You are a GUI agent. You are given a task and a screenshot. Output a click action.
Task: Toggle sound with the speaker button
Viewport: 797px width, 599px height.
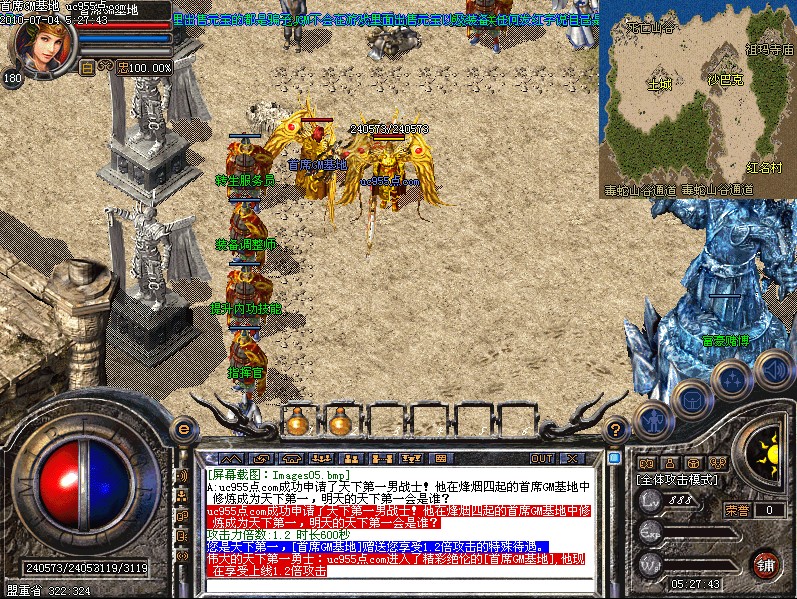pos(772,369)
